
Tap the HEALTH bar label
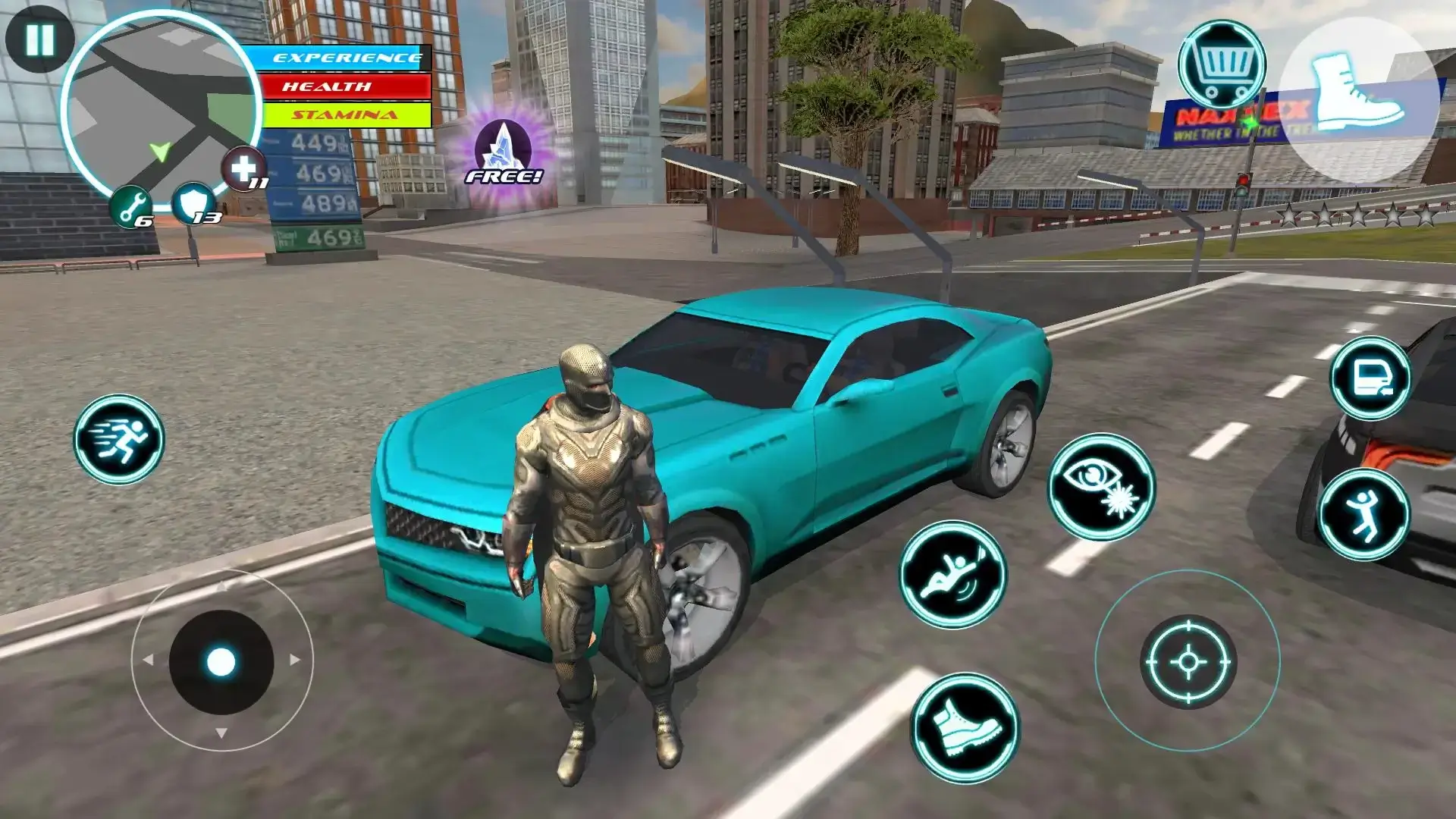[340, 87]
